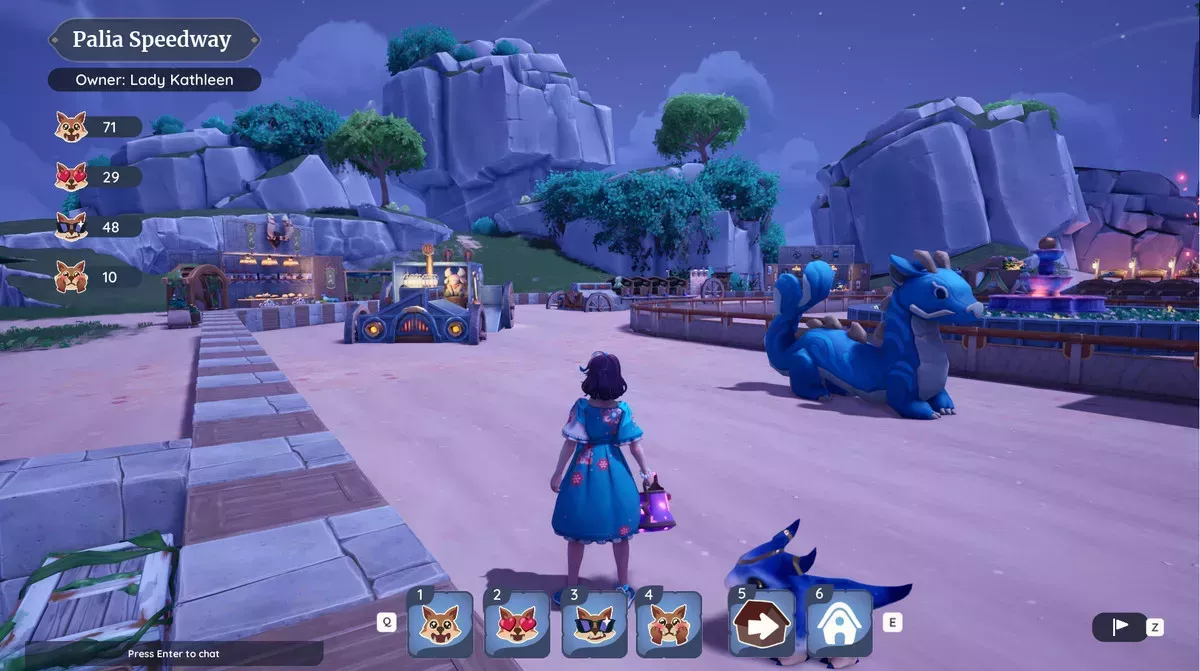Pick the blushing fox reaction
Screen dimensions: 1200x671
(x=669, y=624)
